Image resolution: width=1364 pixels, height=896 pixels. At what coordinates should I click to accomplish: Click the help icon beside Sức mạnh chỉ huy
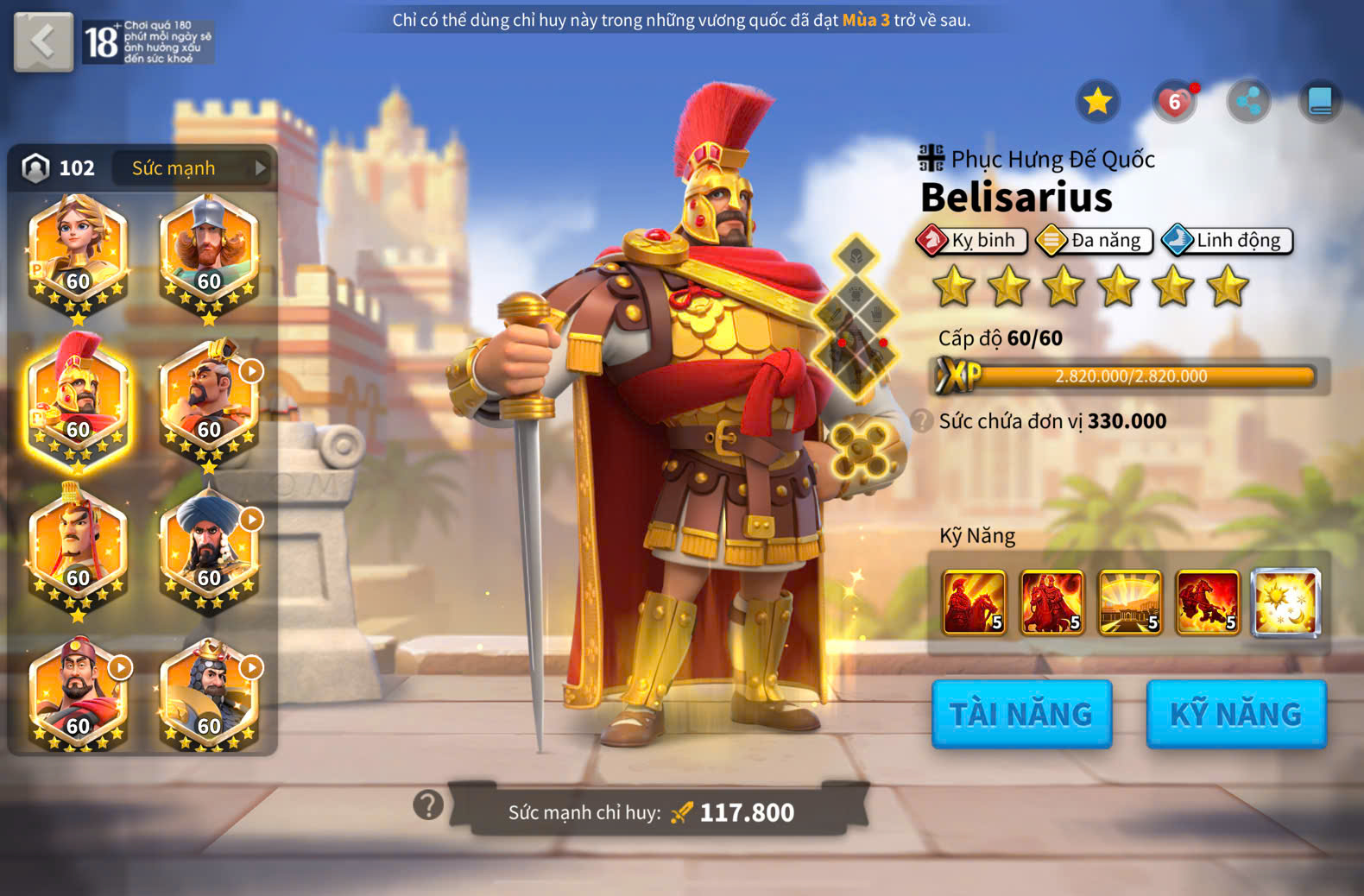coord(428,805)
